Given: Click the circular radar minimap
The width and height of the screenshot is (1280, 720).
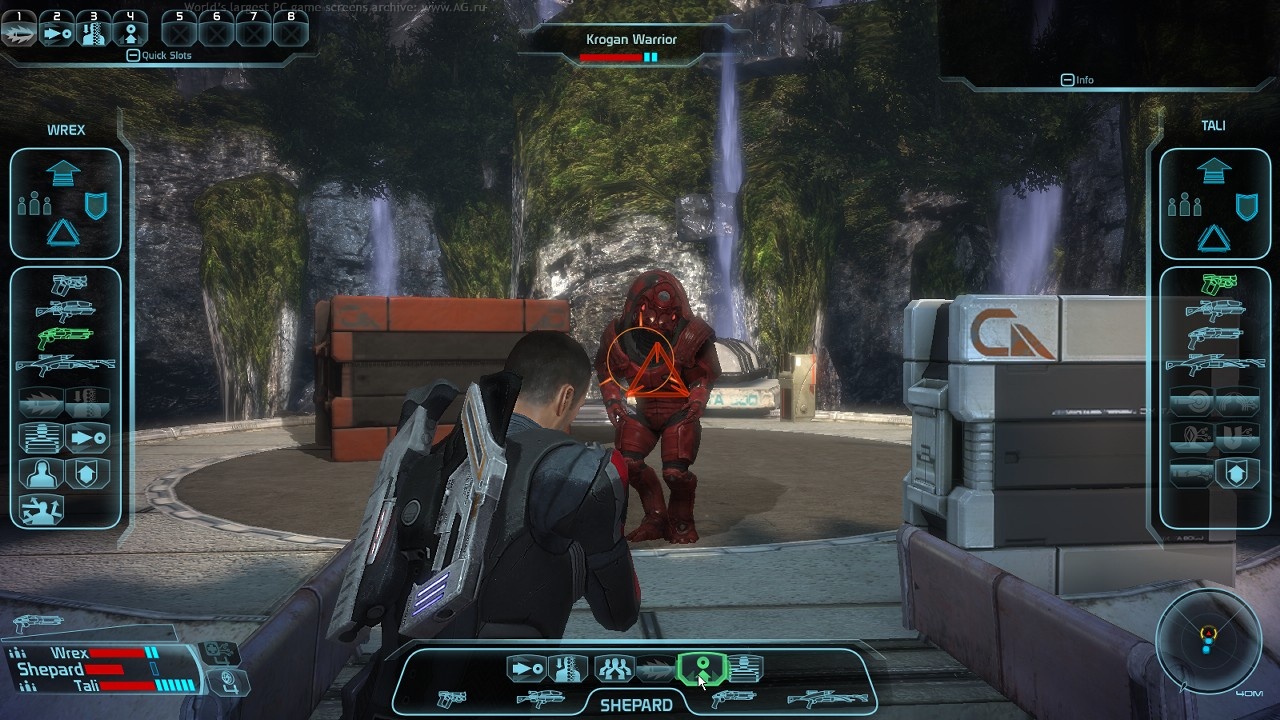Looking at the screenshot, I should tap(1208, 640).
